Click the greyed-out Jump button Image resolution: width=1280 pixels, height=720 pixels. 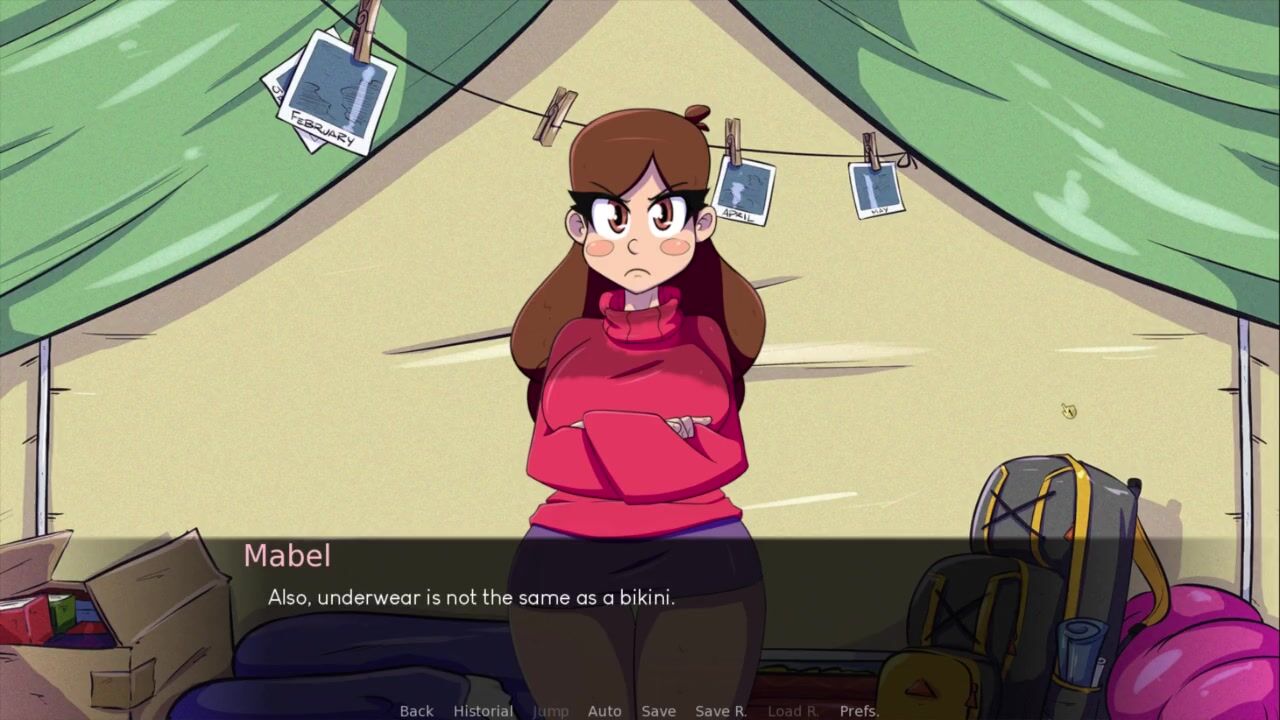550,711
